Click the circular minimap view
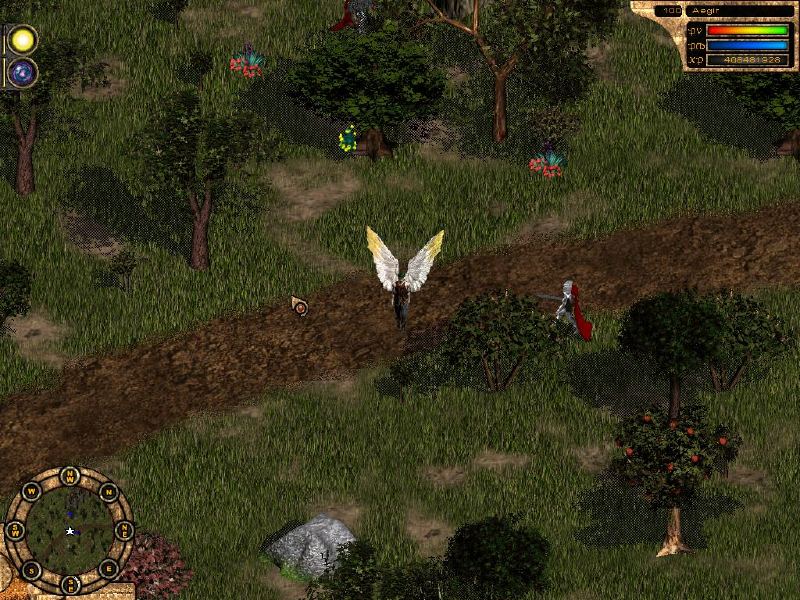 (x=68, y=530)
